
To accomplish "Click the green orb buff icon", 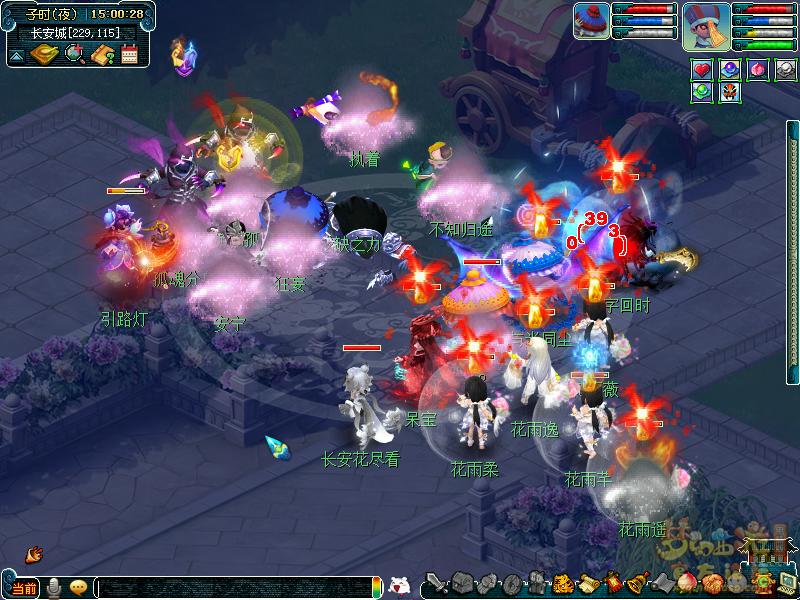I will pyautogui.click(x=702, y=93).
